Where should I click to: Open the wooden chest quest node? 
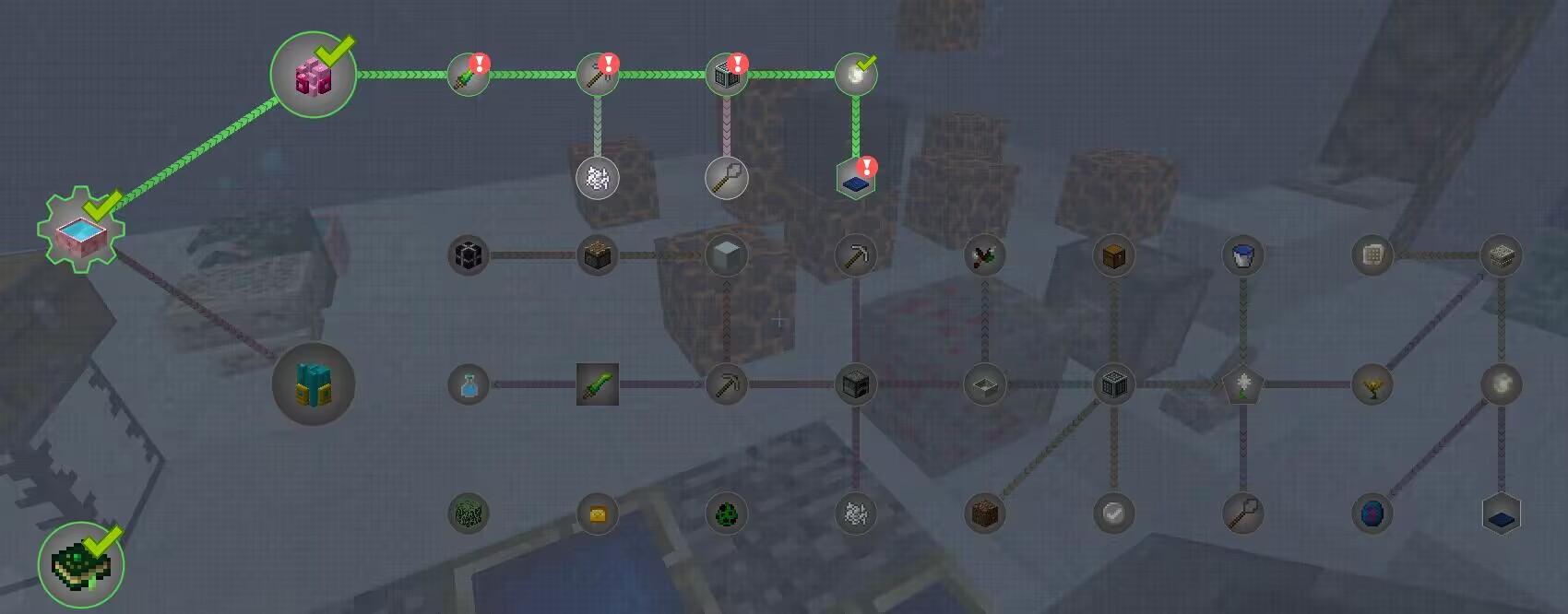(1113, 255)
